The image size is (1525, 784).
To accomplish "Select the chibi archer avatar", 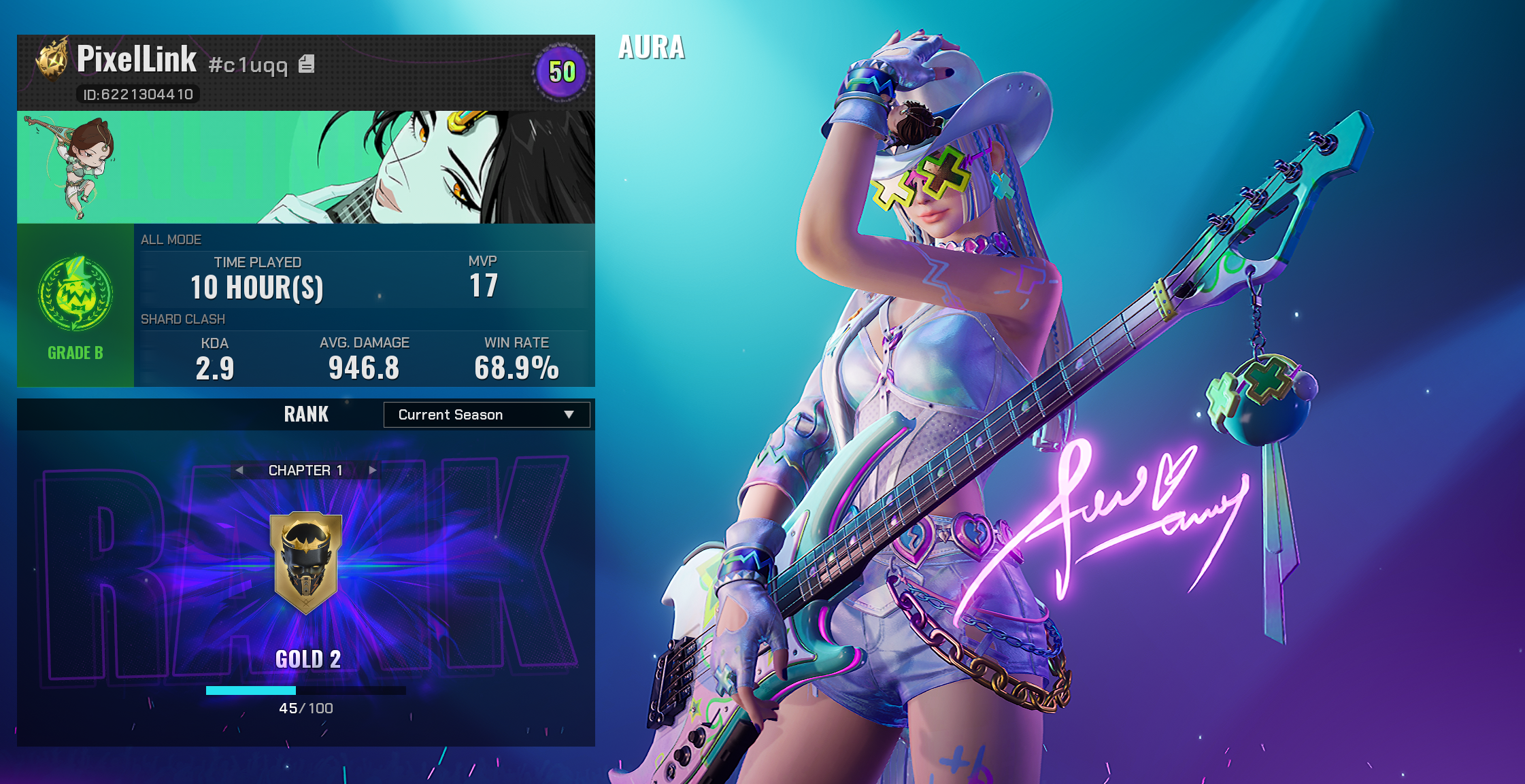I will 72,167.
